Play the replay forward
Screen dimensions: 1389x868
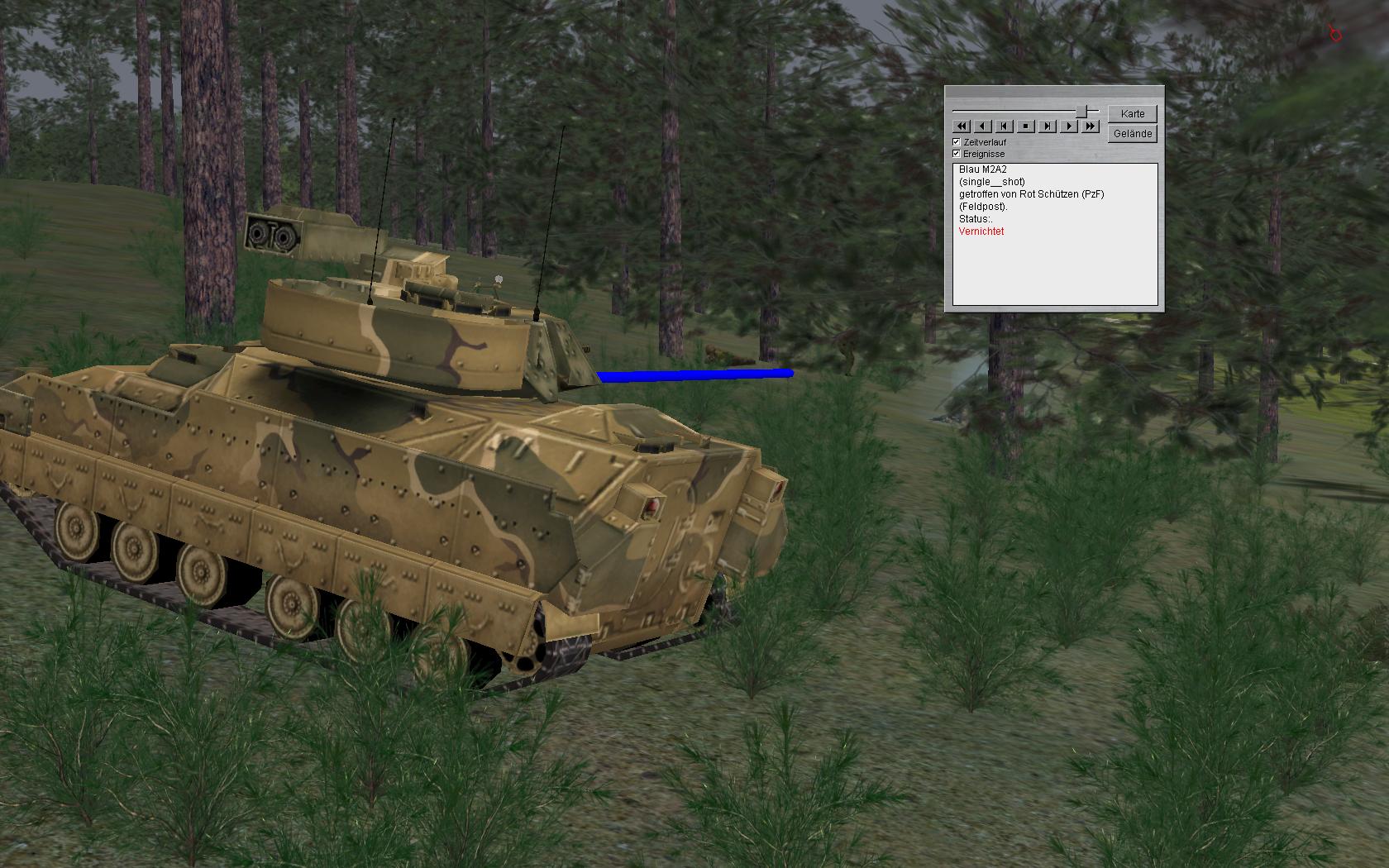click(1069, 126)
